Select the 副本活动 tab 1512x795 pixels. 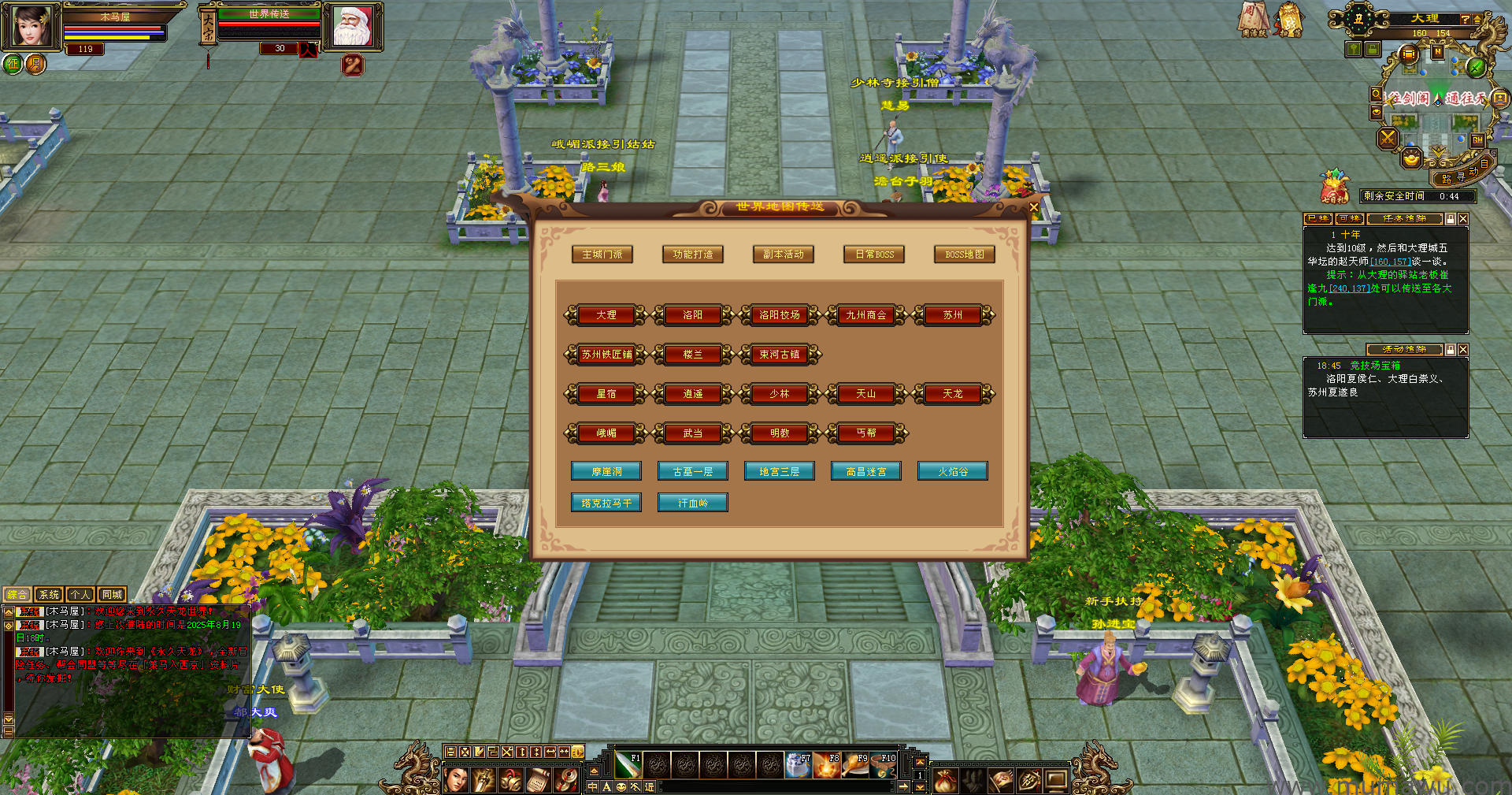[x=784, y=254]
